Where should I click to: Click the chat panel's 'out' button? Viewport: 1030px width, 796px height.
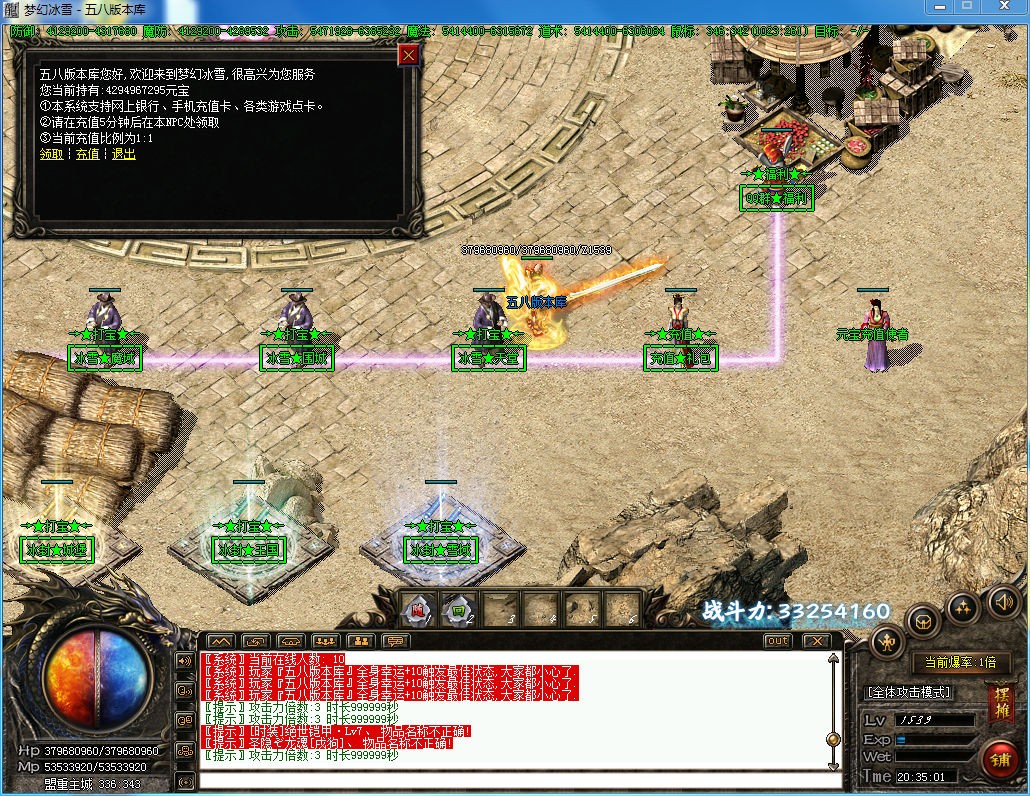[777, 641]
